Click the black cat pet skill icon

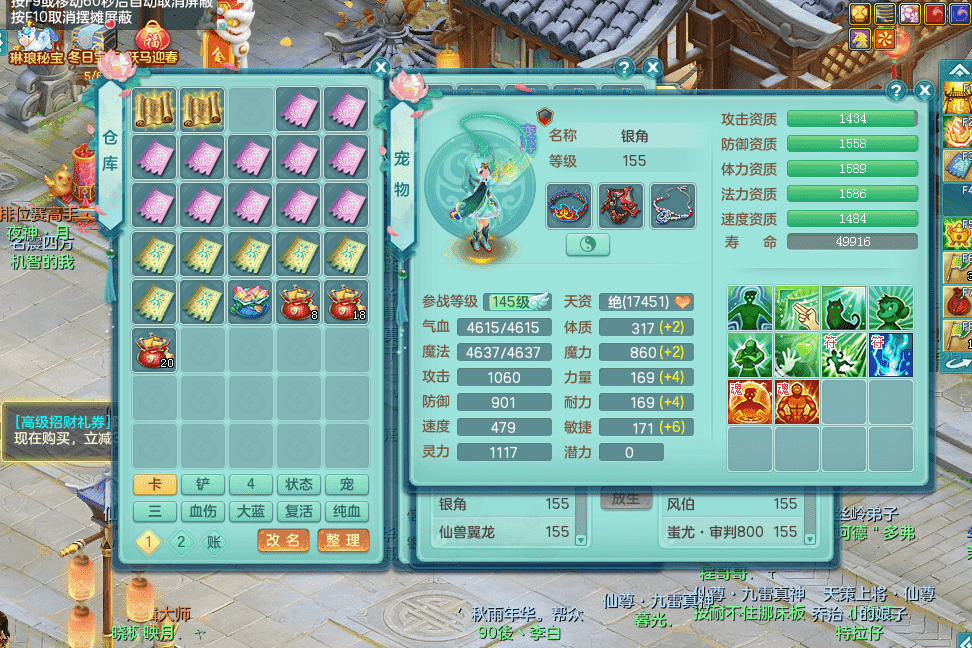click(844, 308)
